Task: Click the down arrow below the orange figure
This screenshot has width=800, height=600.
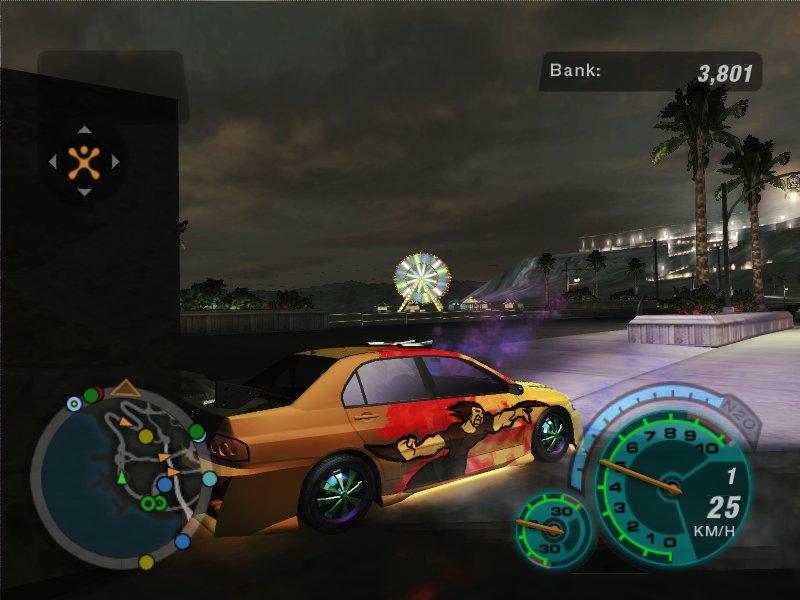Action: [84, 192]
